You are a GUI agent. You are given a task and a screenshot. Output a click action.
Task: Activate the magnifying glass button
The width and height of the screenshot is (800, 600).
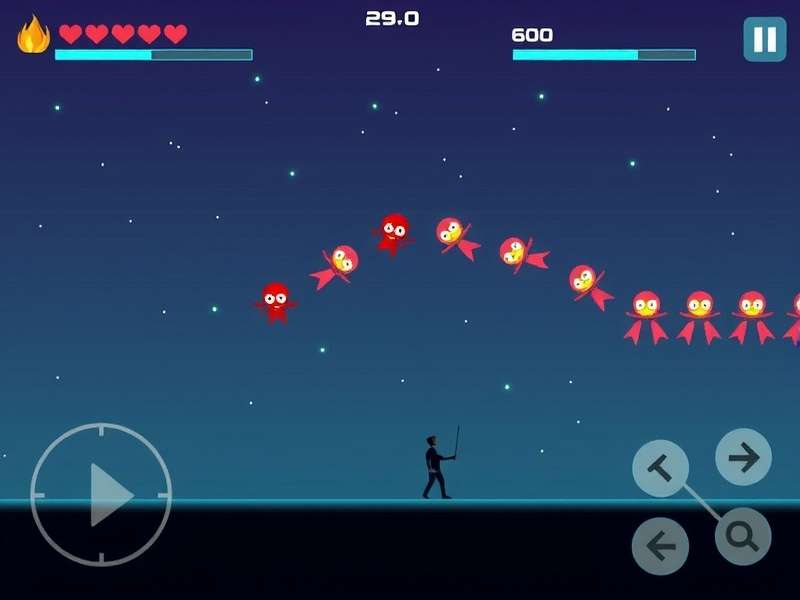click(743, 536)
